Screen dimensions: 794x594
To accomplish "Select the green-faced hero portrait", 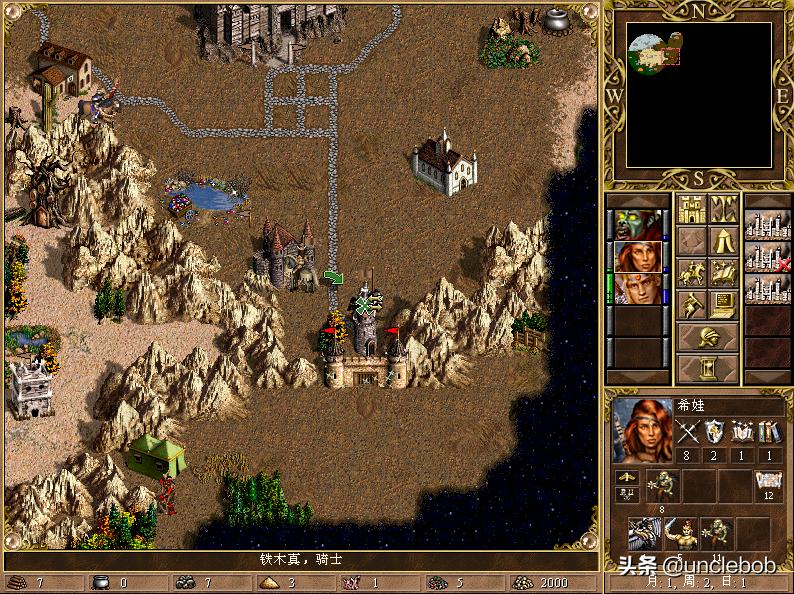I will click(x=637, y=225).
